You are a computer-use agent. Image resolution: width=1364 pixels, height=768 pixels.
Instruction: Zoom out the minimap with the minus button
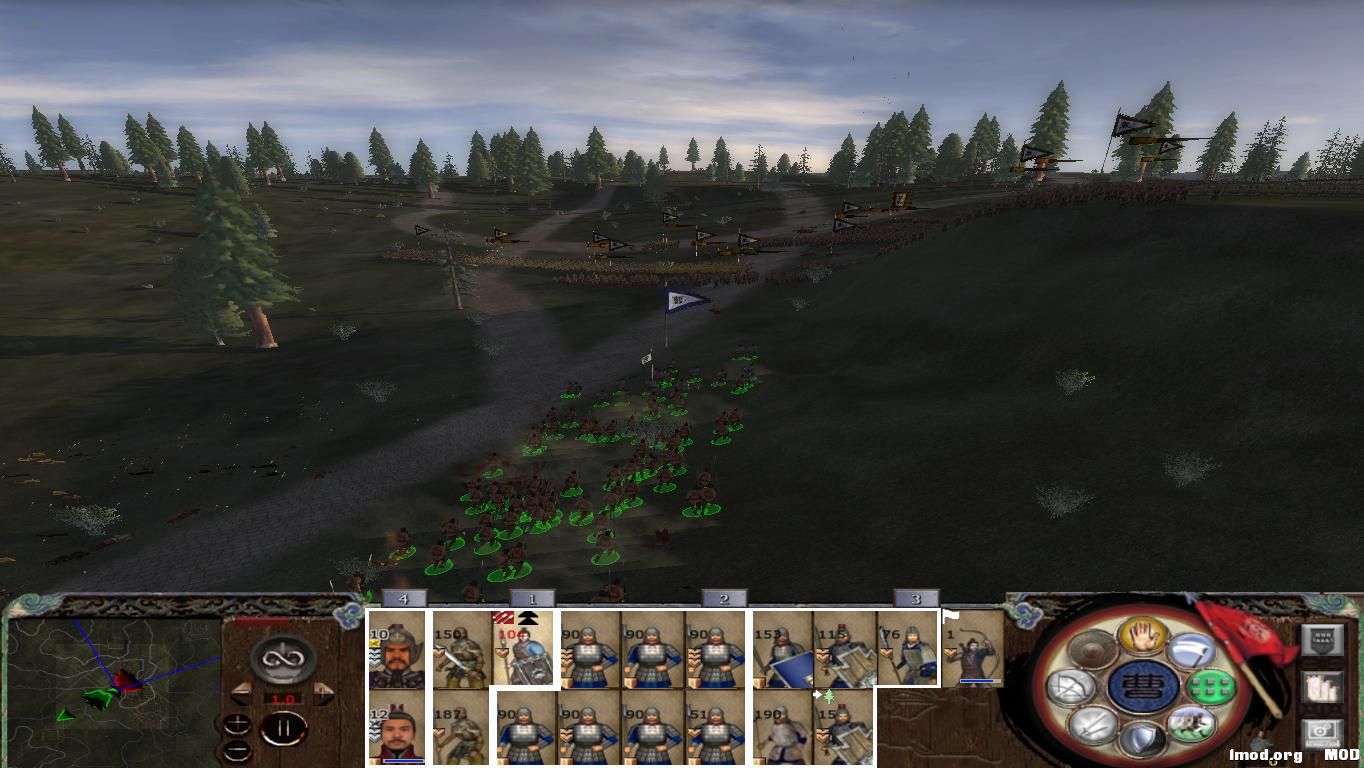point(238,750)
